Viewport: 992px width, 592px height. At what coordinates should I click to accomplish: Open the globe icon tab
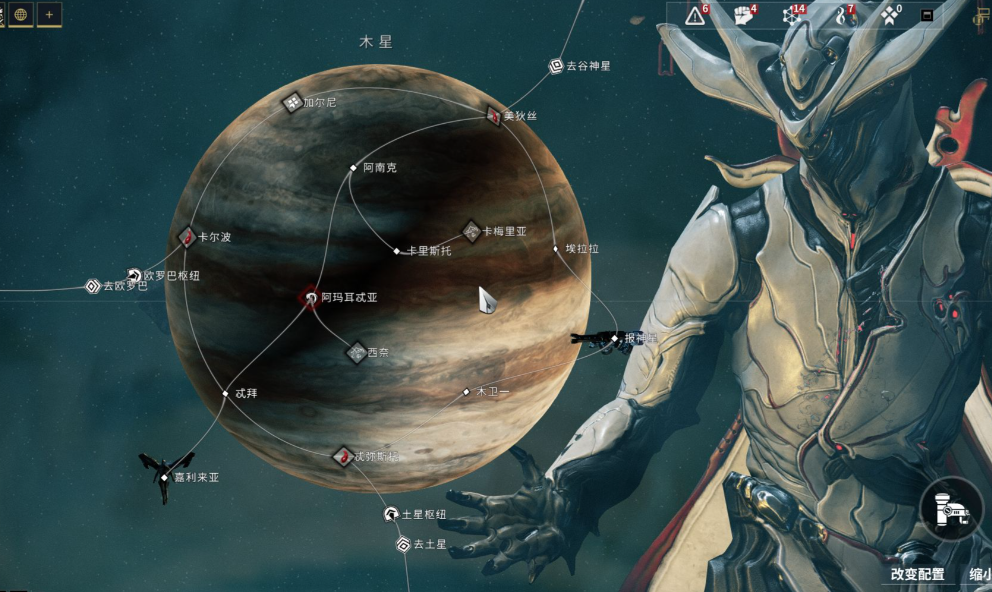(20, 14)
